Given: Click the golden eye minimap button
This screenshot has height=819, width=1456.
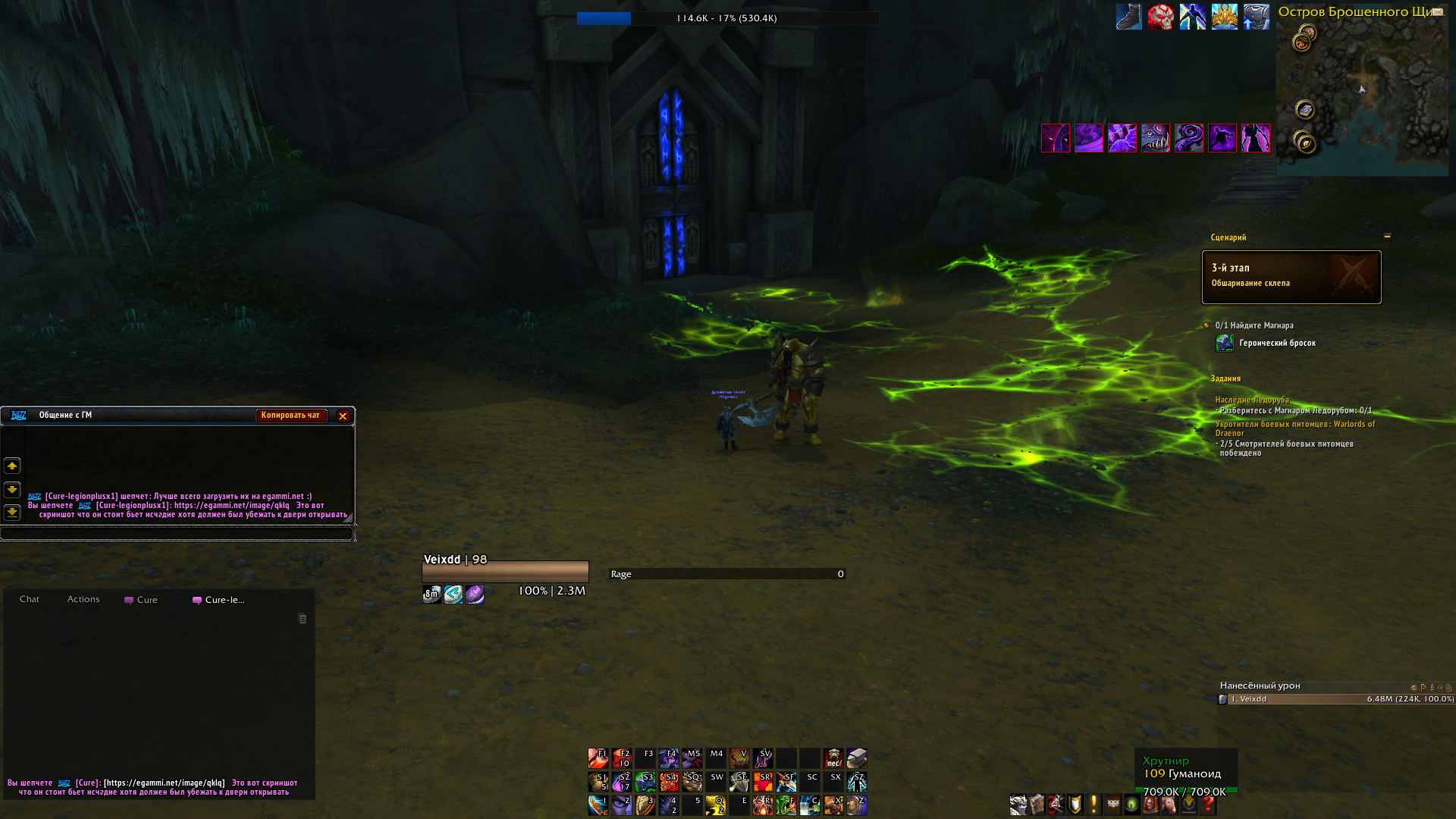Looking at the screenshot, I should coord(1304,142).
